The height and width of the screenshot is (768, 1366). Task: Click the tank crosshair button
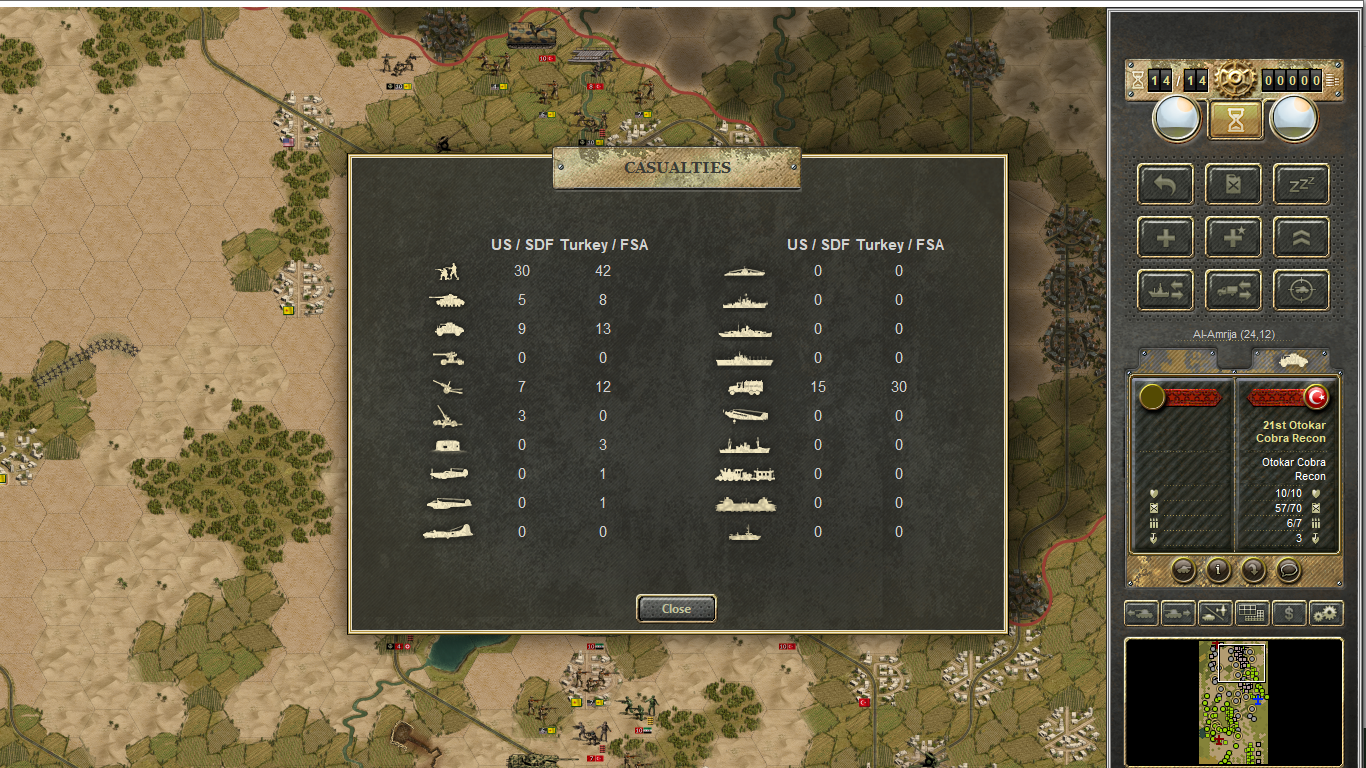tap(1301, 290)
